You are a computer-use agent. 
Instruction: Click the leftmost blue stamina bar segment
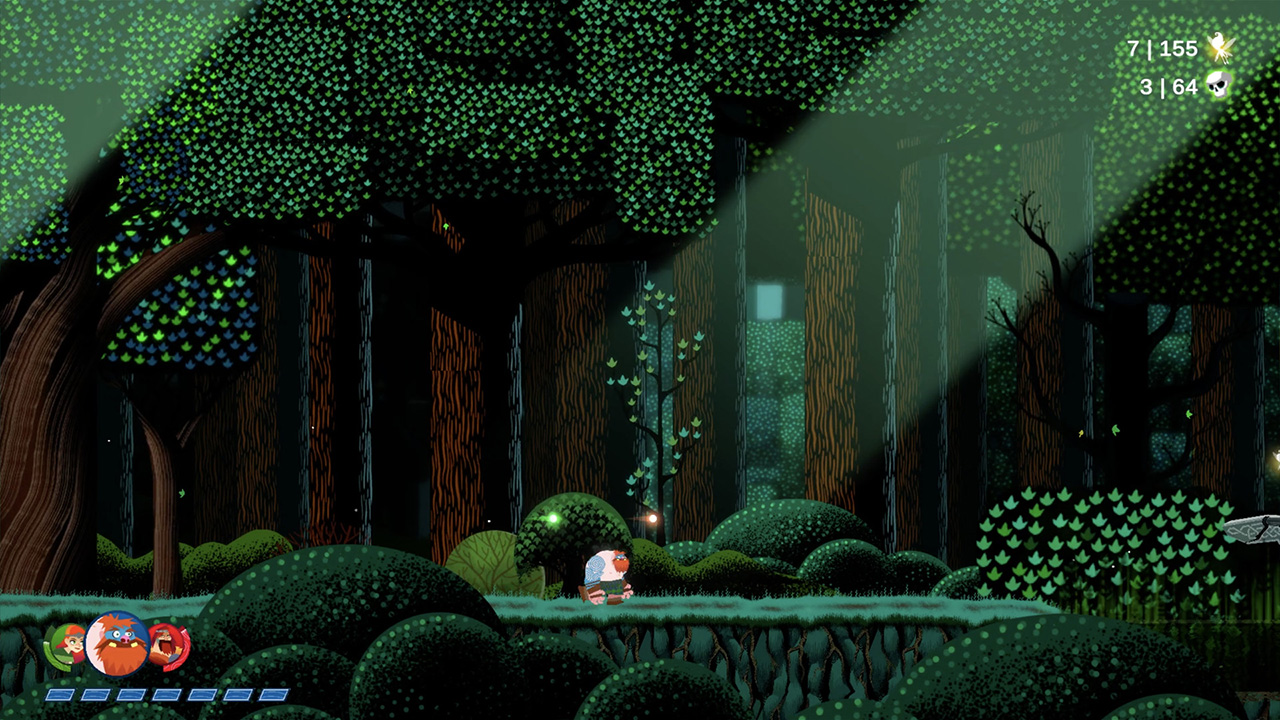tap(61, 692)
